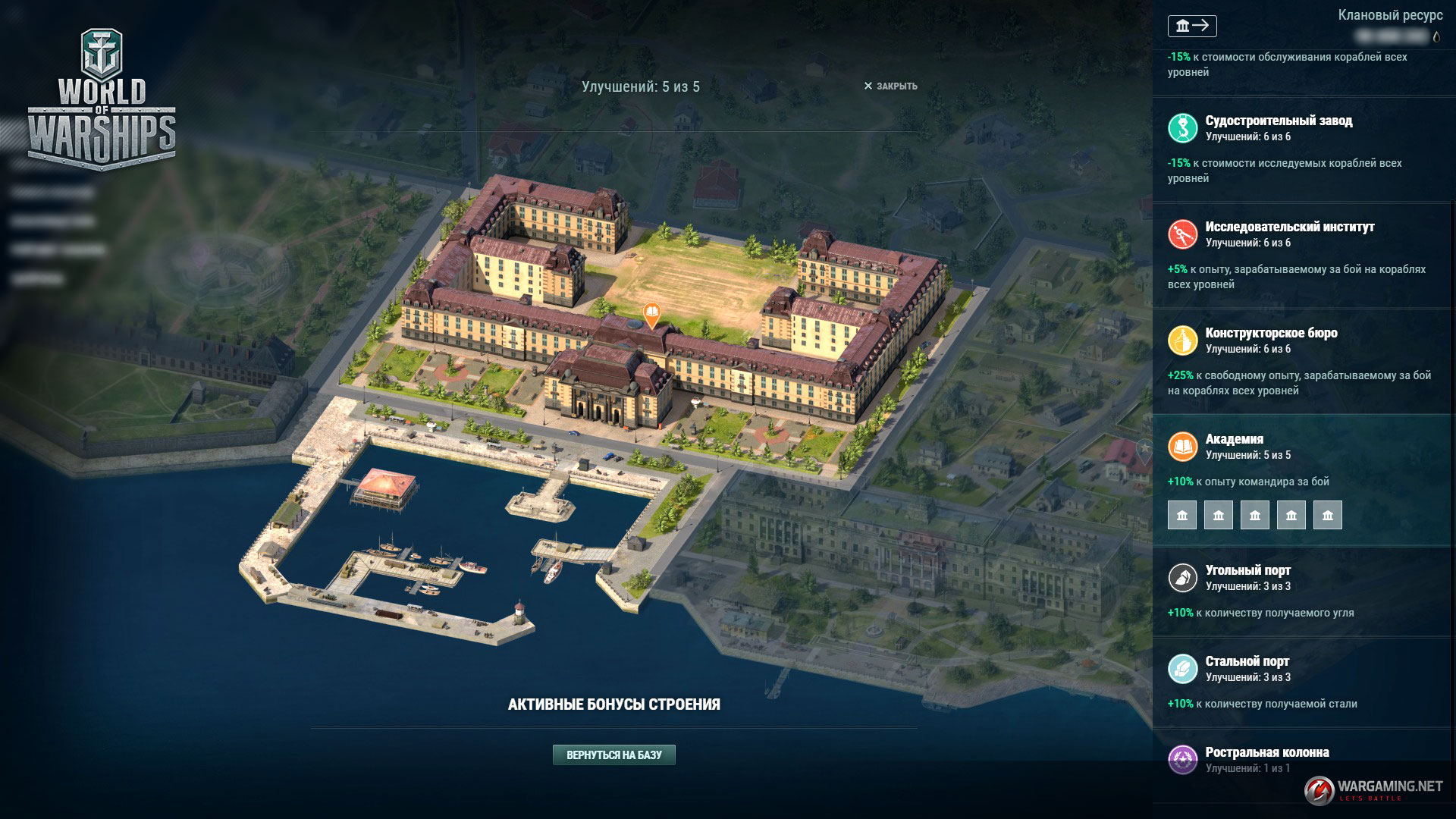
Task: Select the Академия building entry
Action: point(1235,440)
